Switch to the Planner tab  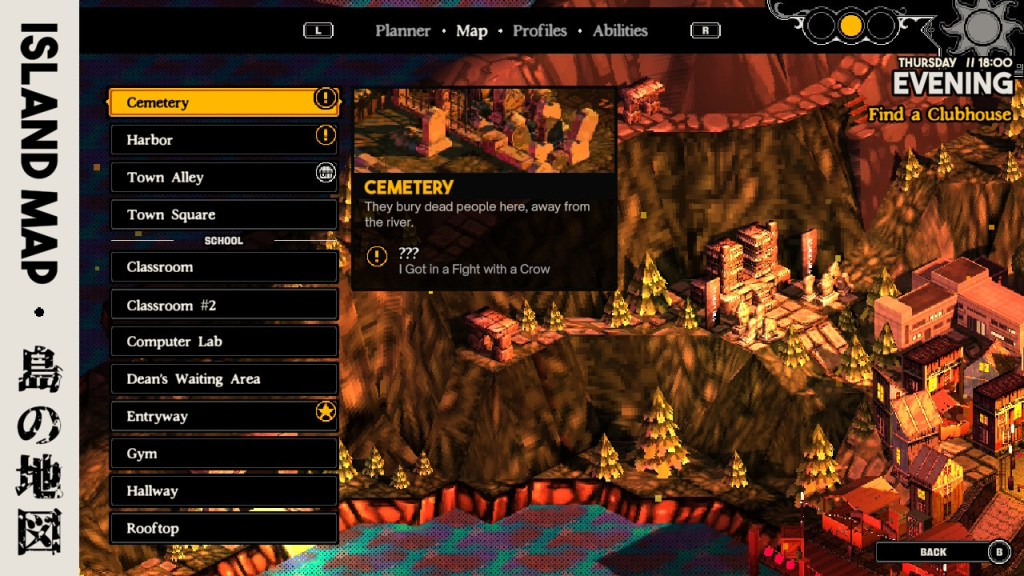tap(402, 31)
